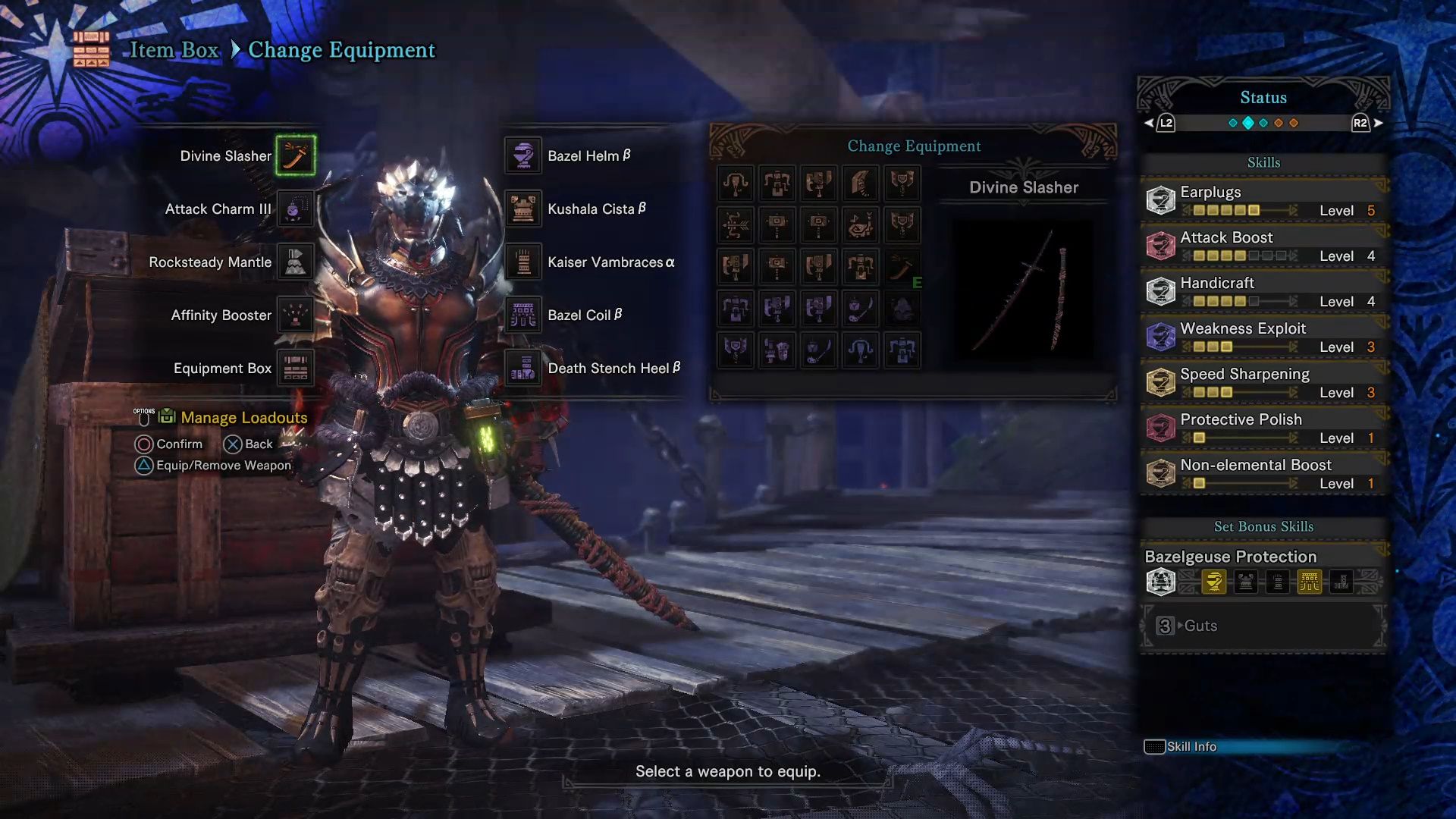Screen dimensions: 1456x819
Task: Choose the Rocksteady Mantle slot
Action: (x=295, y=262)
